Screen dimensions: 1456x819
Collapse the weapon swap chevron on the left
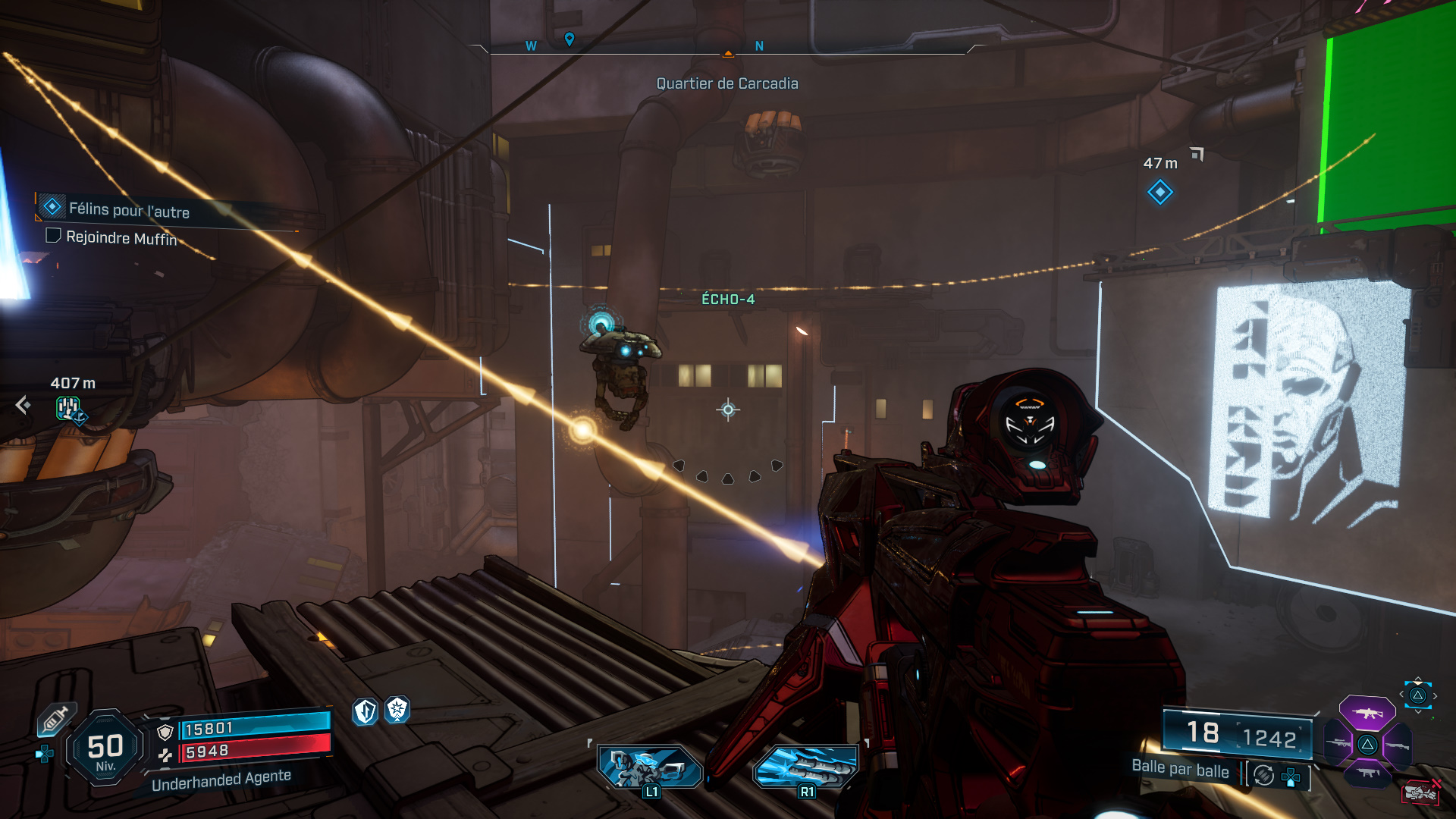pos(1401,693)
